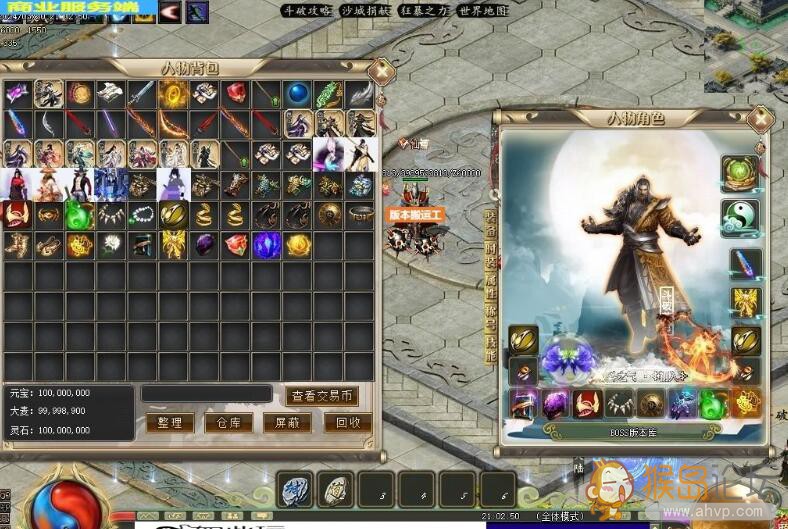The height and width of the screenshot is (529, 788).
Task: Select the golden ring item in top row
Action: coord(172,94)
